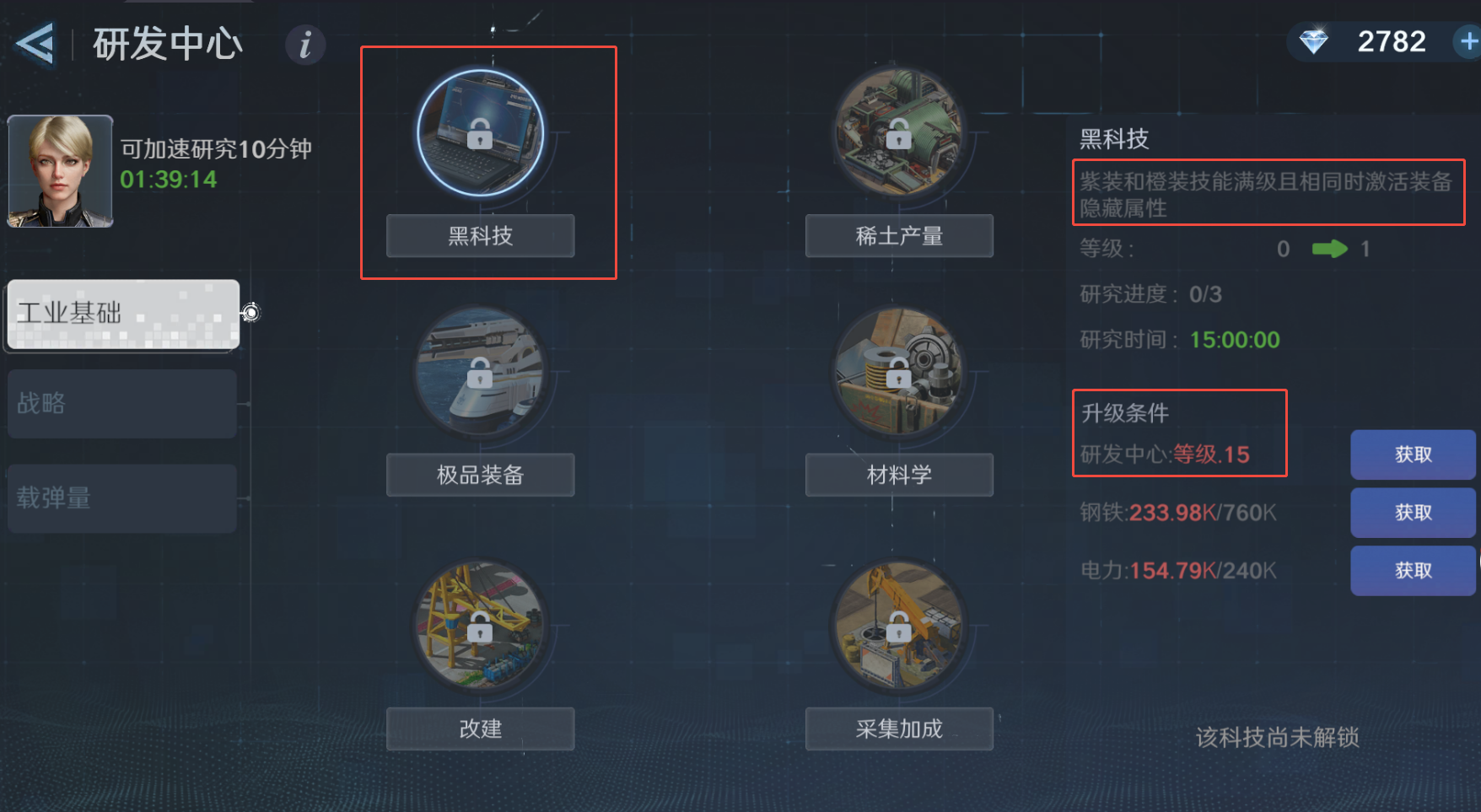Select the 黑科技 tech icon

481,132
